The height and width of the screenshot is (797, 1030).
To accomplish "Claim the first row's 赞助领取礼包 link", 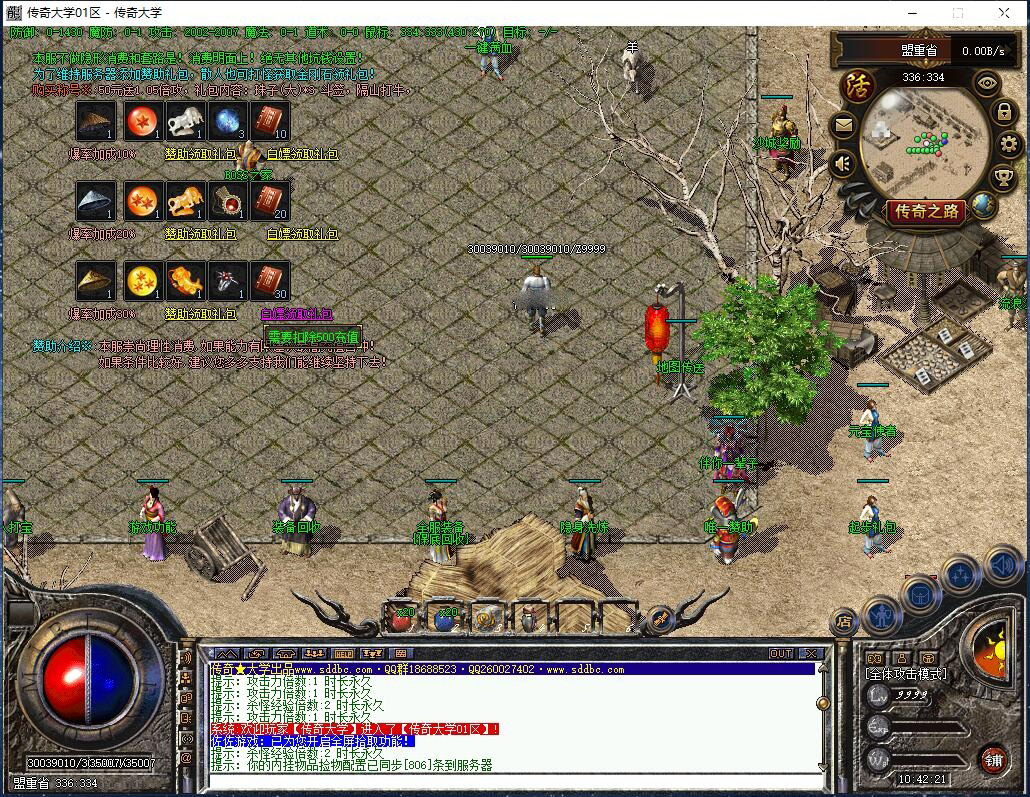I will [x=201, y=154].
